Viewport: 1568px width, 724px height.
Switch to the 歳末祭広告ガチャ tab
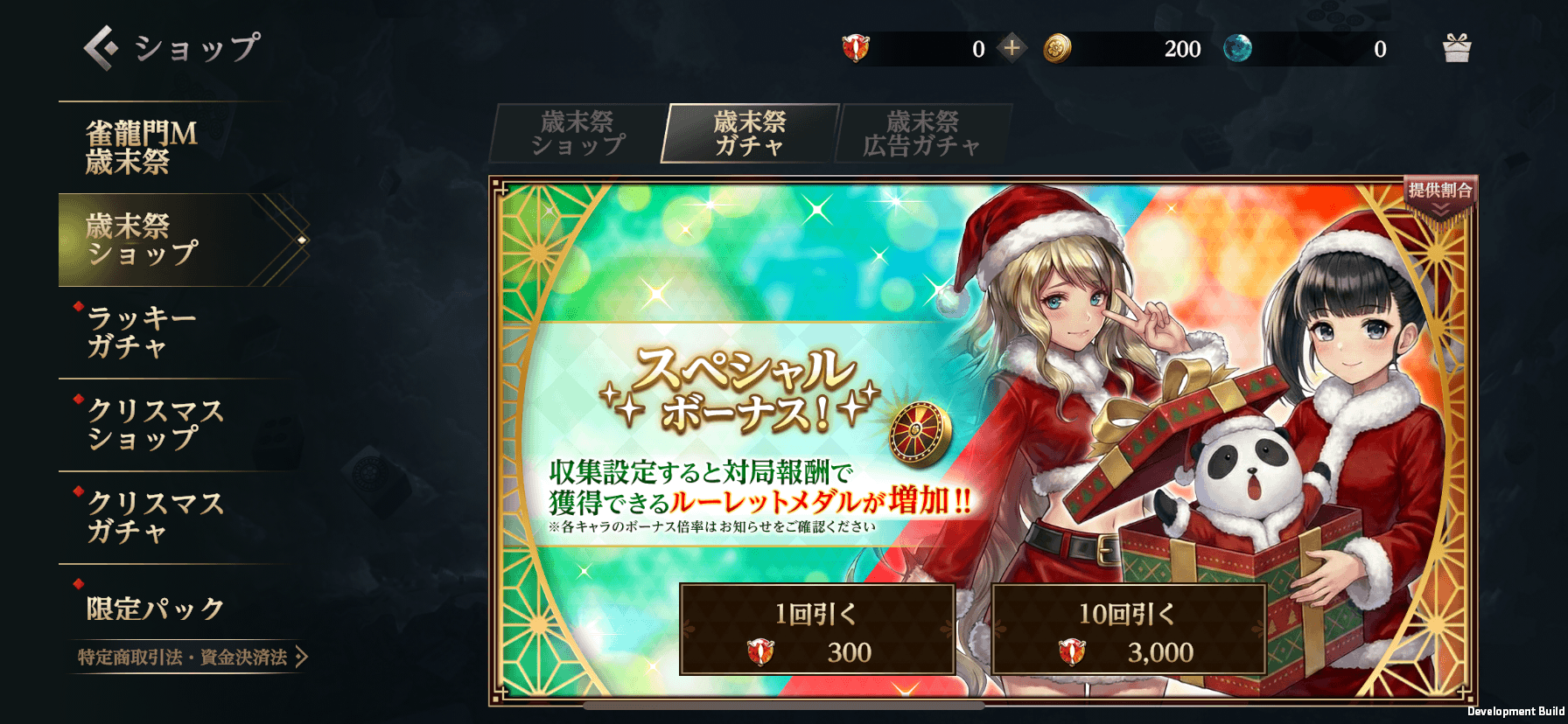tap(922, 133)
